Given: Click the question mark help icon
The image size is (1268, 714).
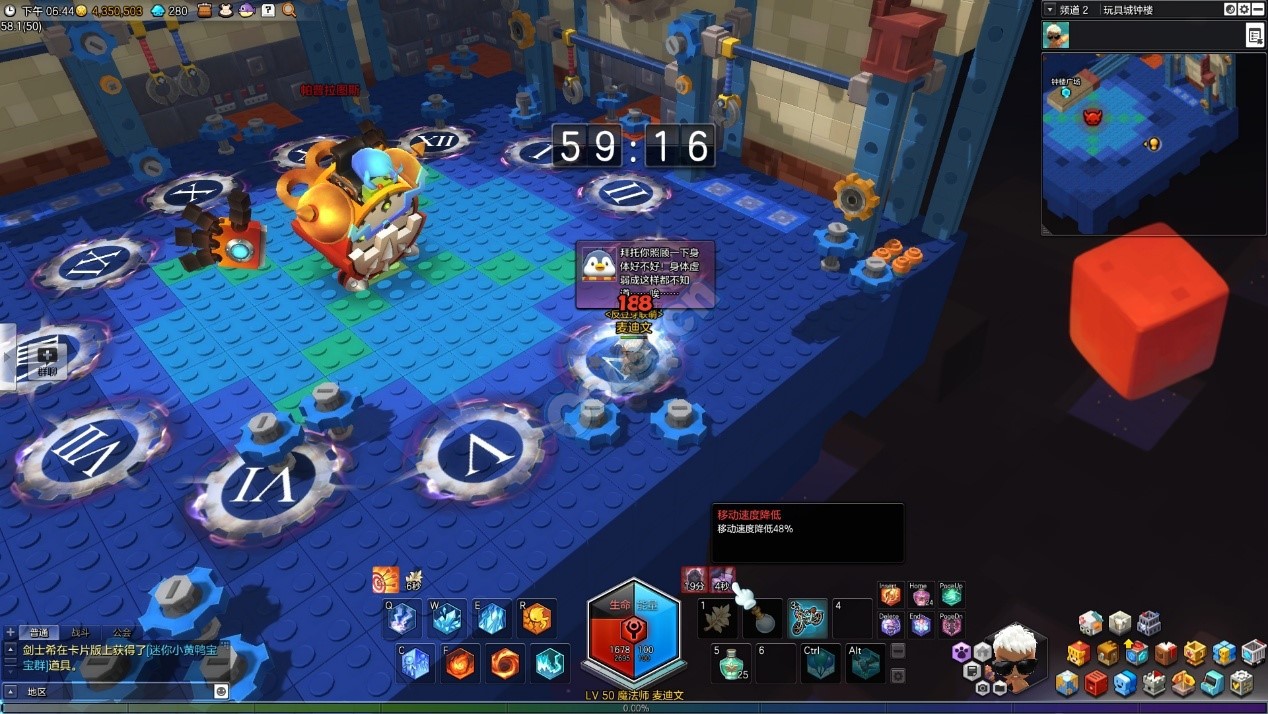Looking at the screenshot, I should pyautogui.click(x=268, y=10).
